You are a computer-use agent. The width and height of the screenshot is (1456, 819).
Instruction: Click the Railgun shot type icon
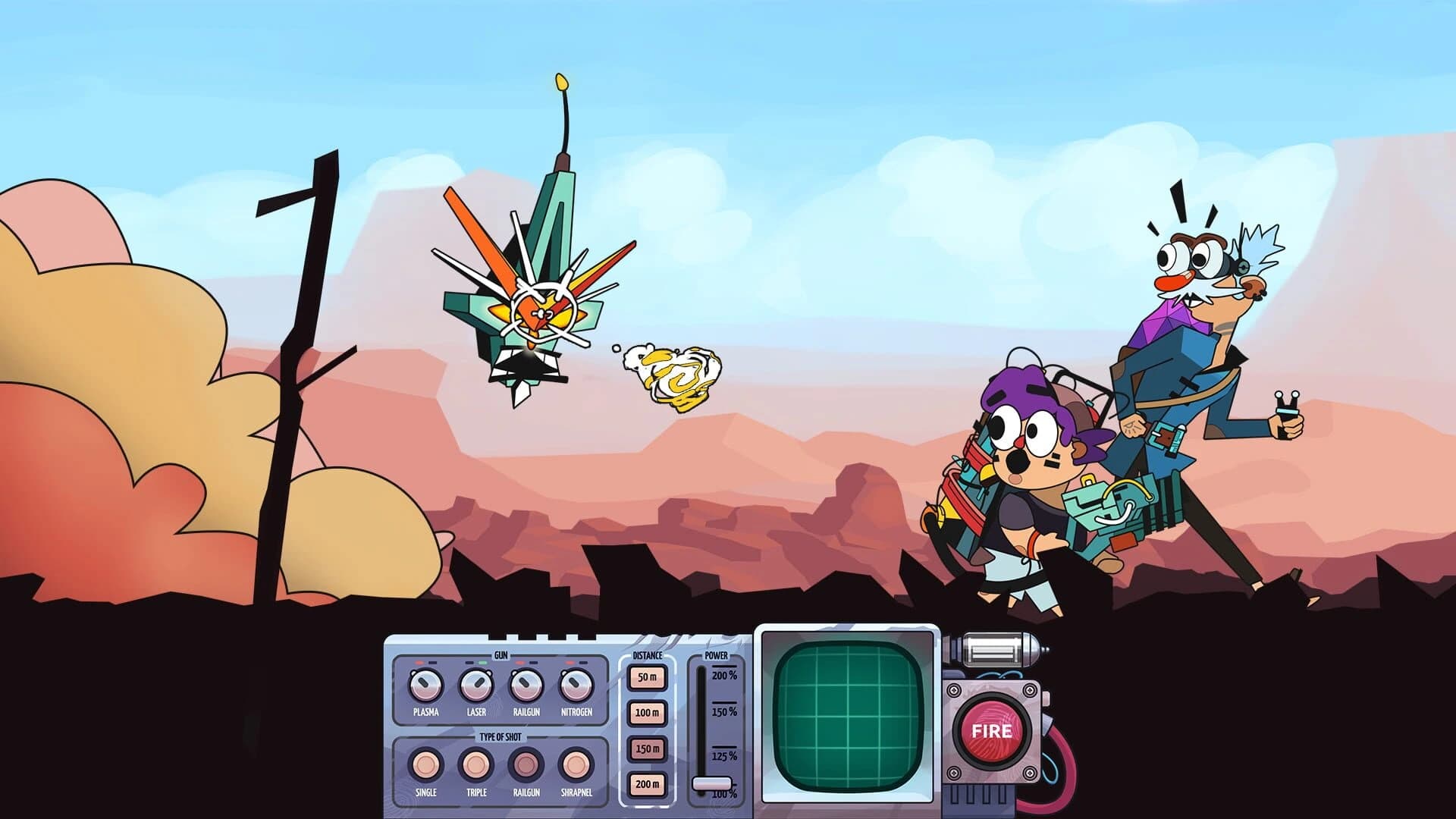click(527, 765)
